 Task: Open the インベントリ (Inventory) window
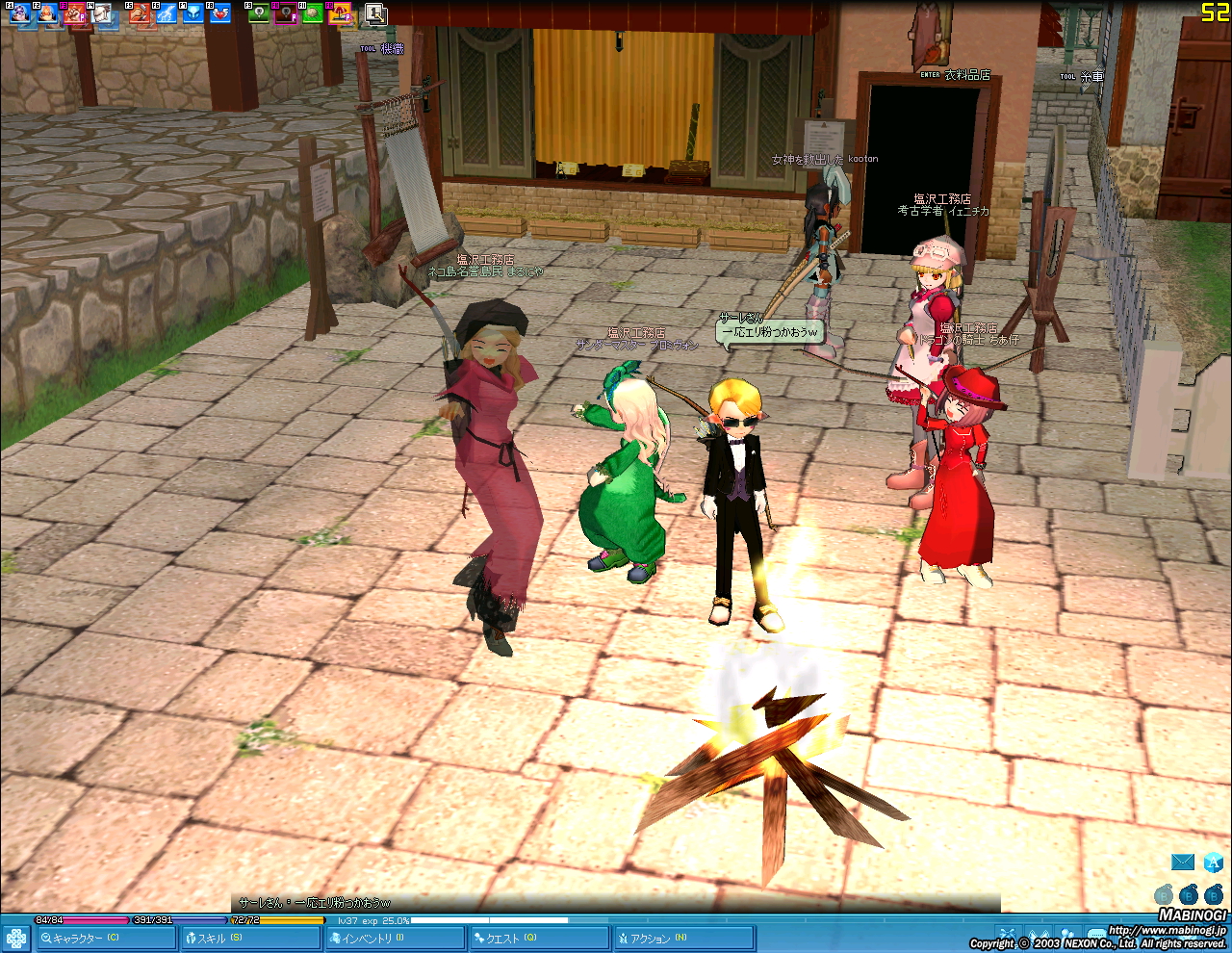pos(395,938)
